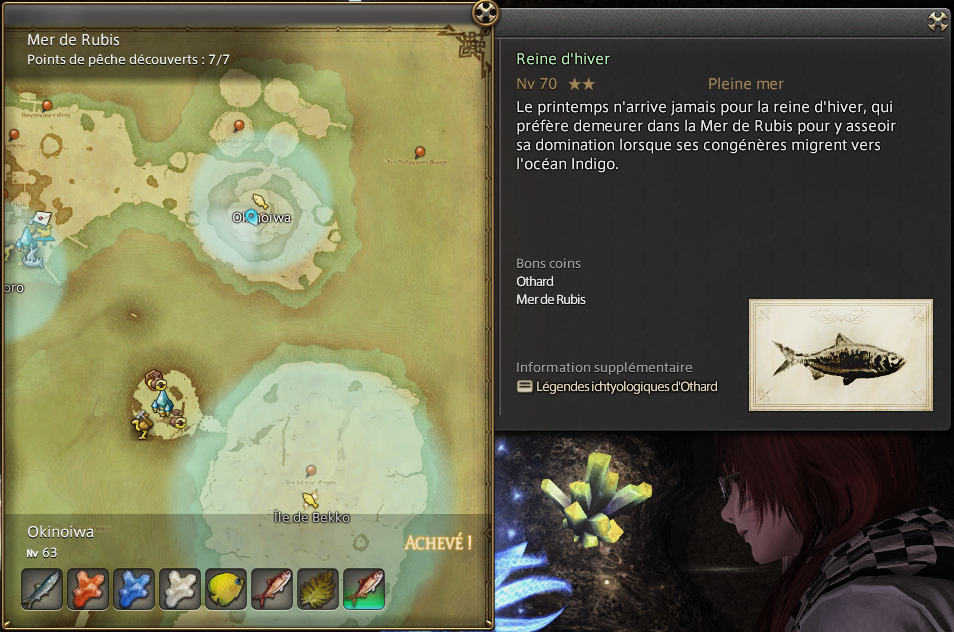954x632 pixels.
Task: Select the green-highlighted red fish icon
Action: pos(364,589)
